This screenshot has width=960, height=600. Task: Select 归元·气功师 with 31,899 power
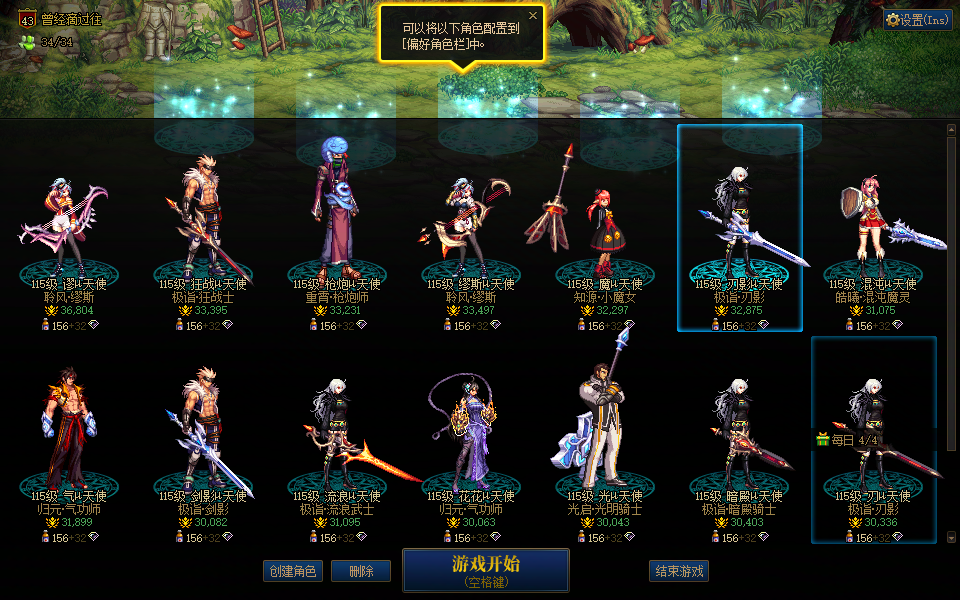coord(69,440)
